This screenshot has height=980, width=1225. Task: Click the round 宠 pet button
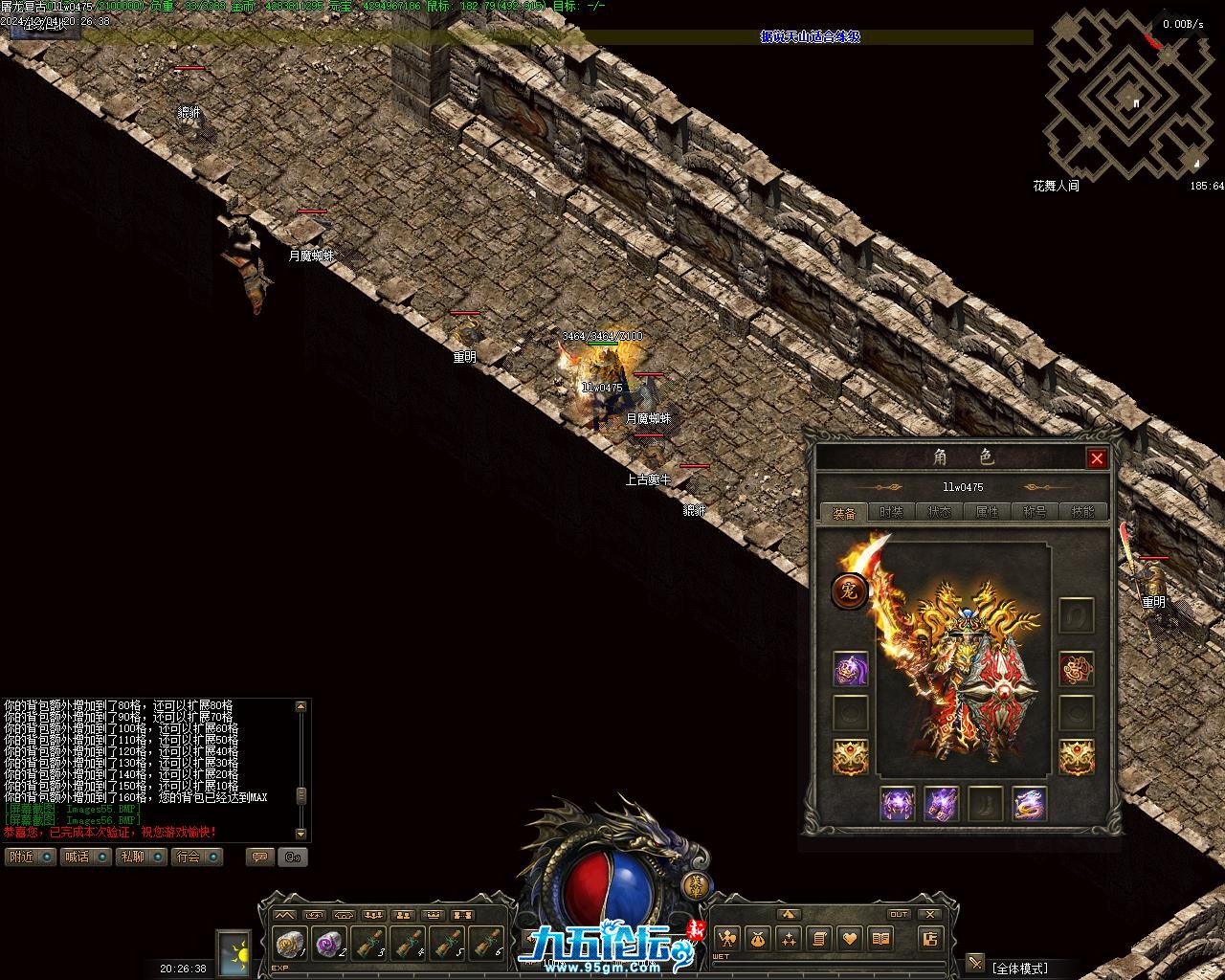[x=849, y=591]
